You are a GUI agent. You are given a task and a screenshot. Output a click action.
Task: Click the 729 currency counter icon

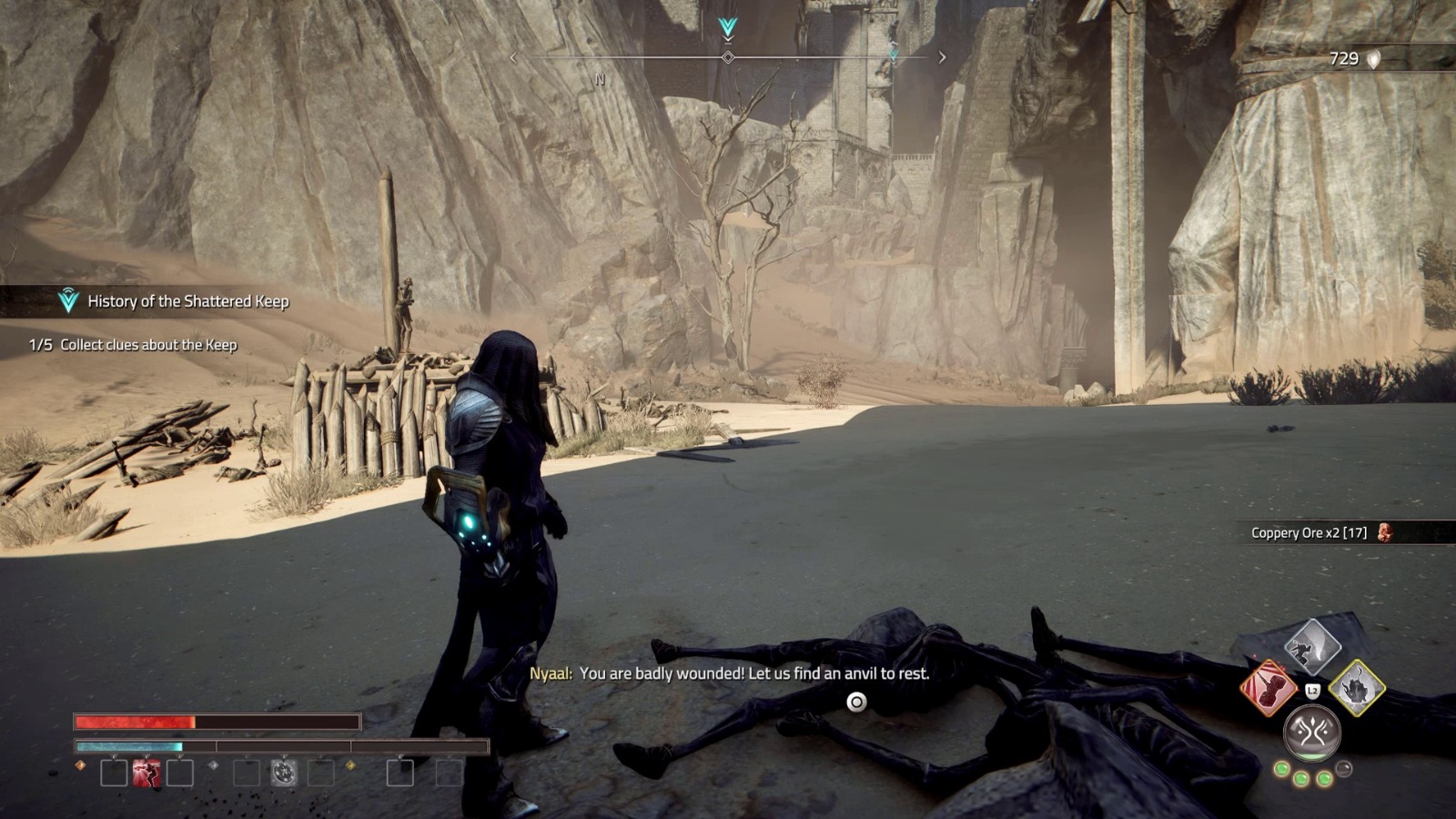pyautogui.click(x=1374, y=59)
